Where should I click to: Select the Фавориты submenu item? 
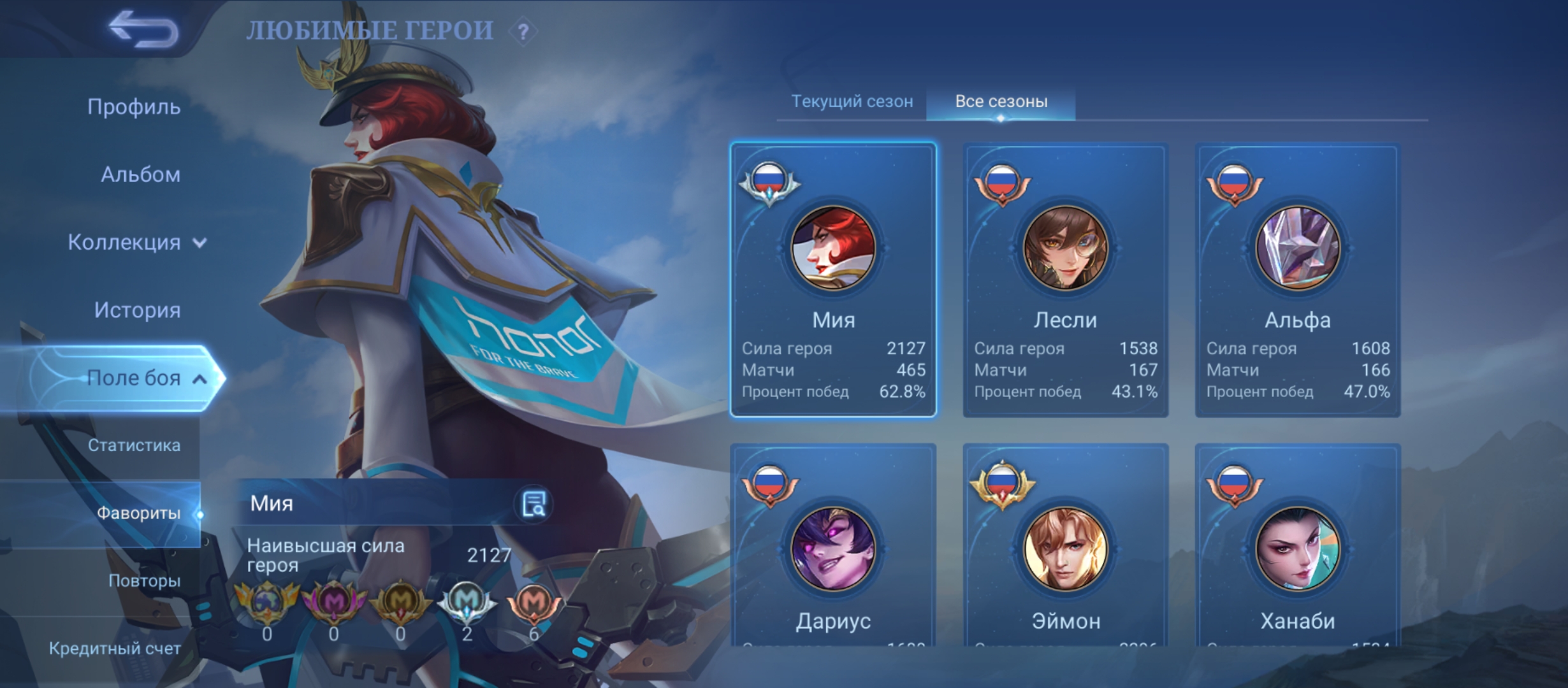(x=138, y=513)
